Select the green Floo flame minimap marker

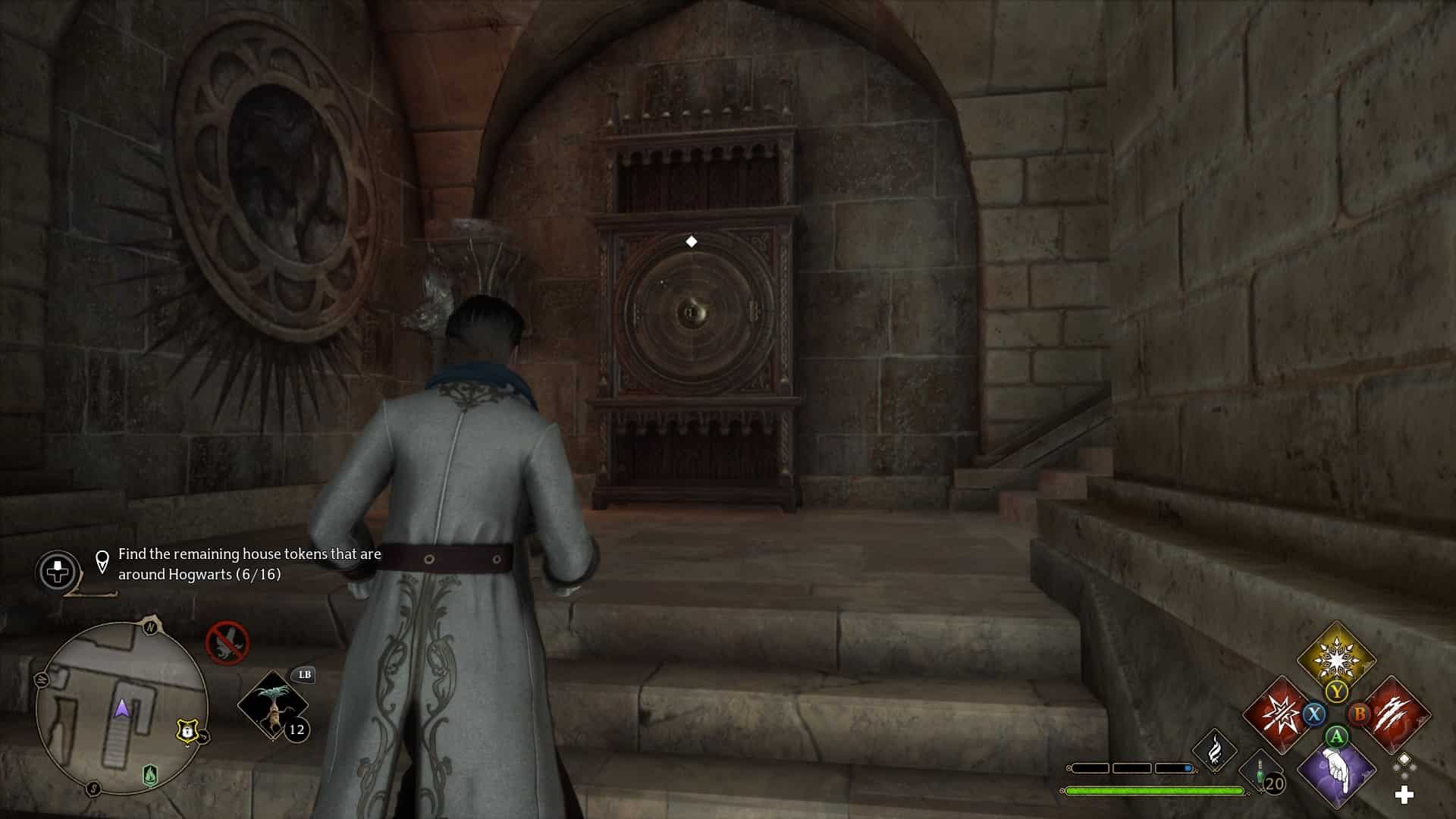tap(150, 775)
